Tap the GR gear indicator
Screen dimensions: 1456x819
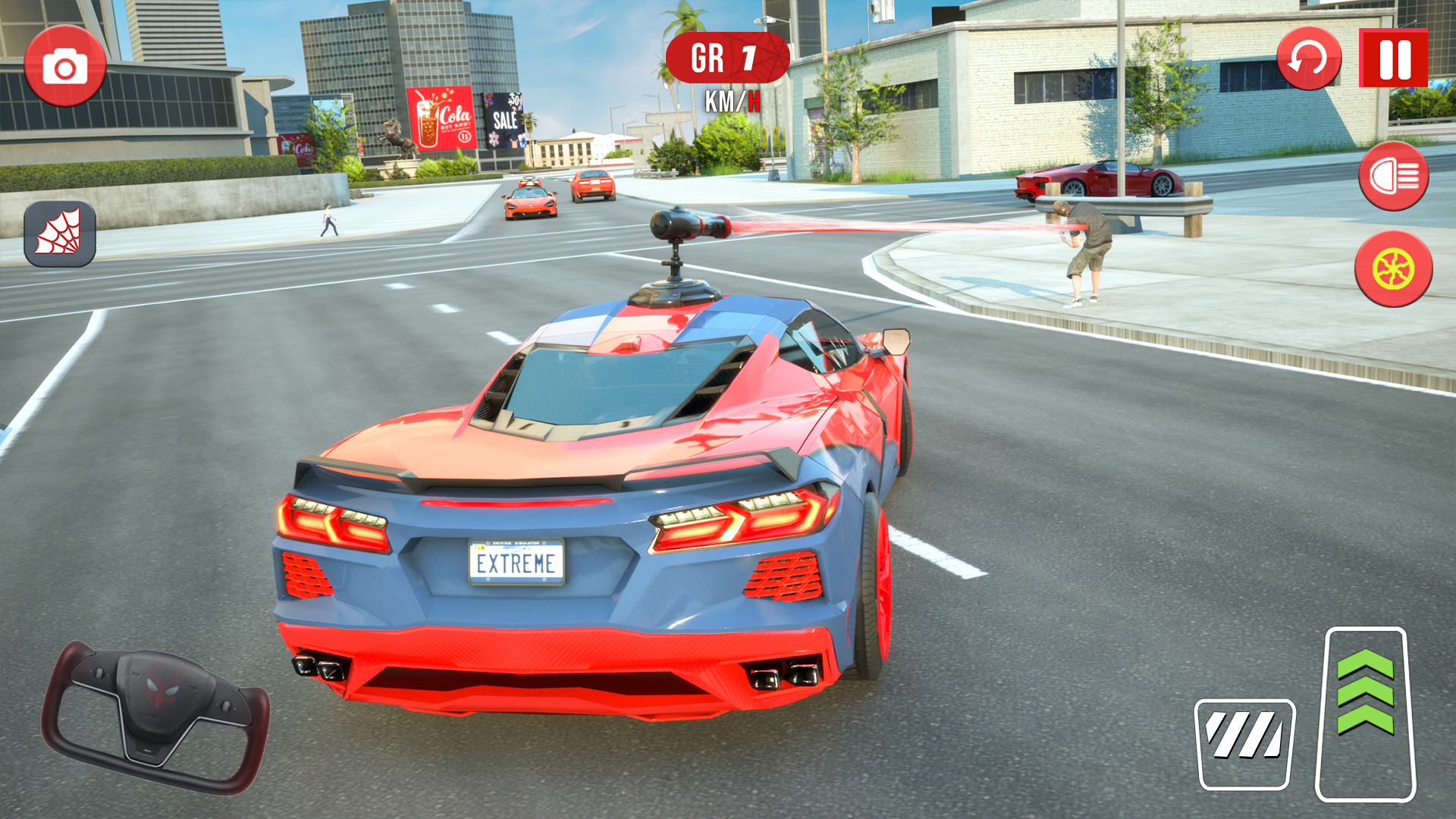726,57
